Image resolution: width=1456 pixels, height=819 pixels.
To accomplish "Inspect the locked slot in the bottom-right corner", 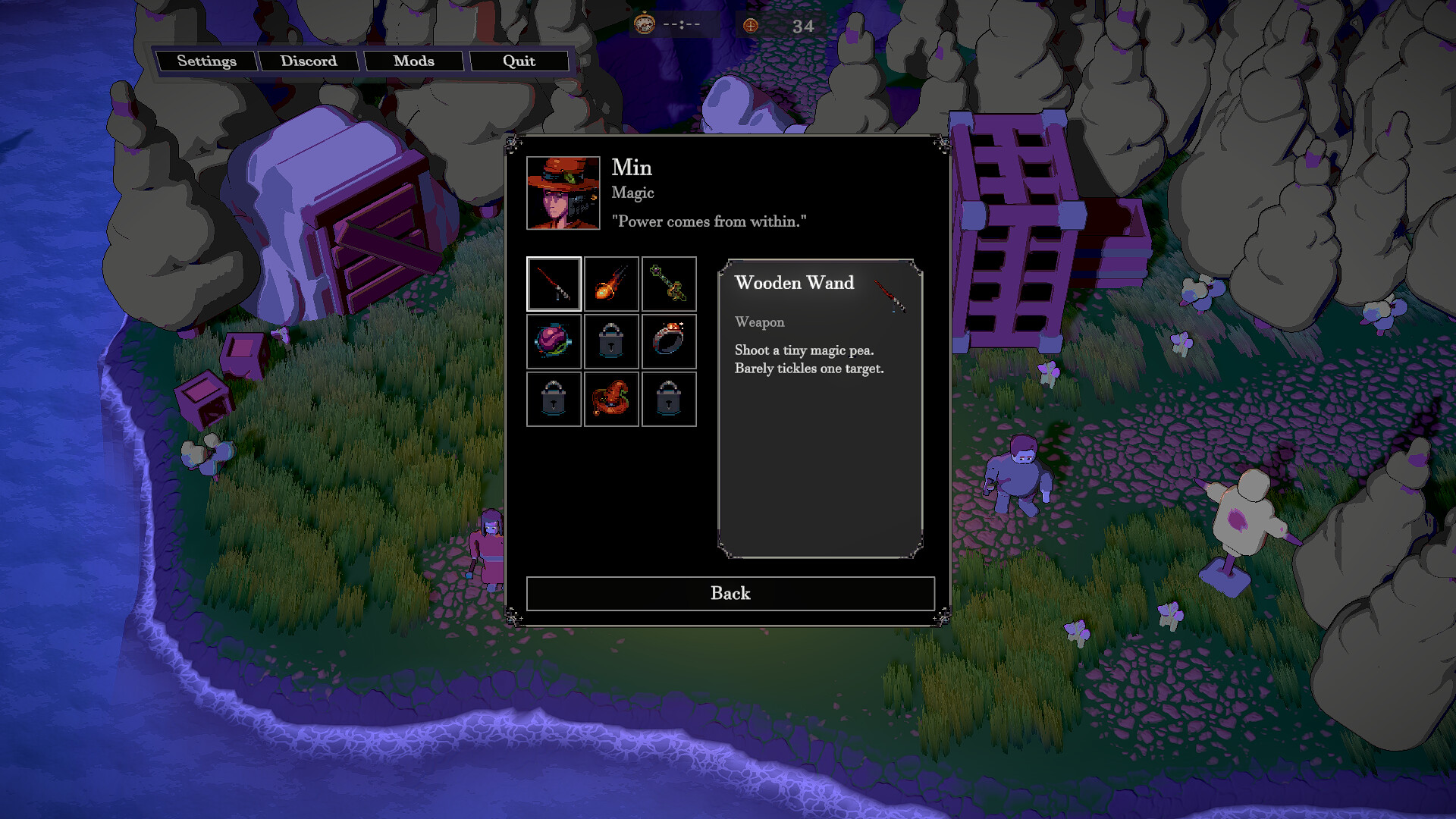I will (669, 399).
